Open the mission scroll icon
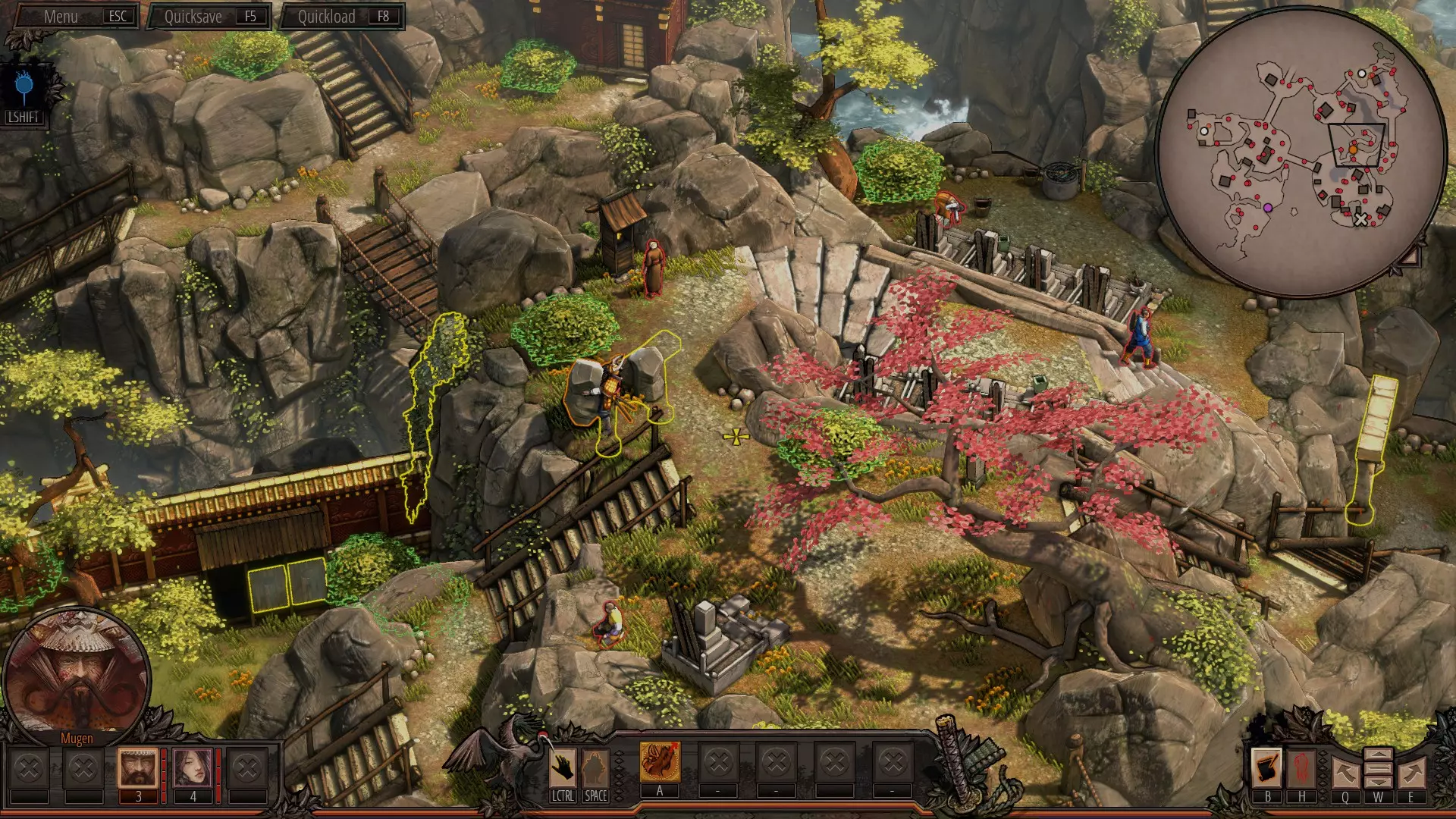This screenshot has height=819, width=1456. pyautogui.click(x=1267, y=767)
